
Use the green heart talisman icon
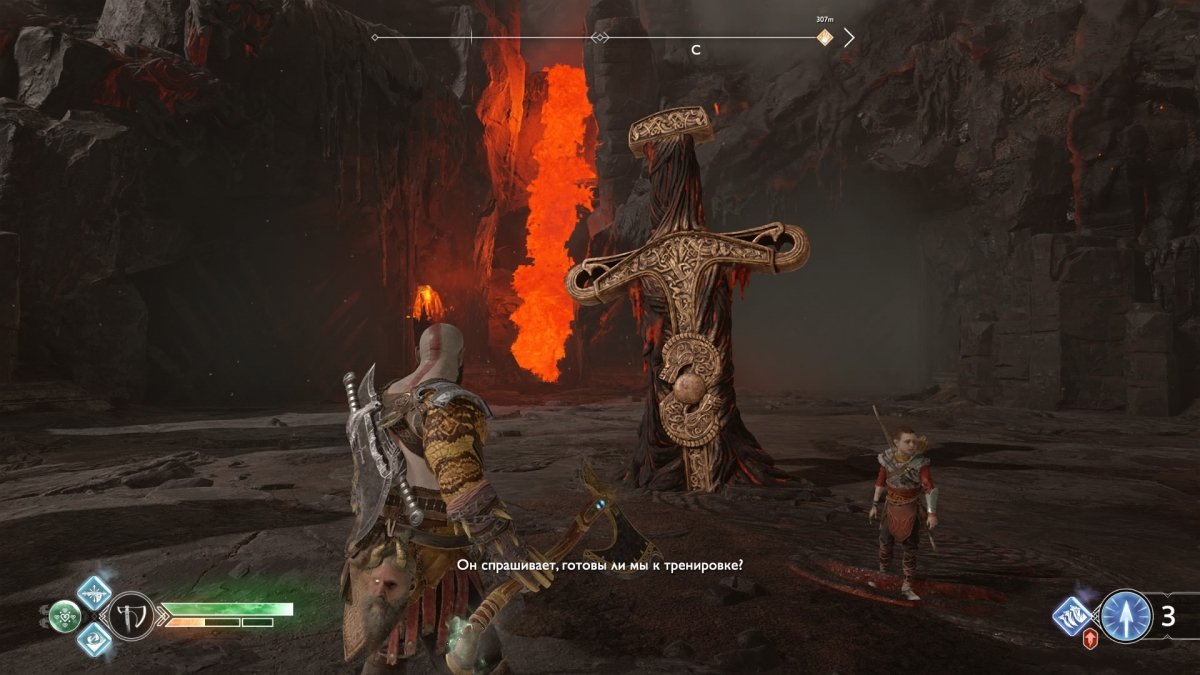pyautogui.click(x=65, y=616)
